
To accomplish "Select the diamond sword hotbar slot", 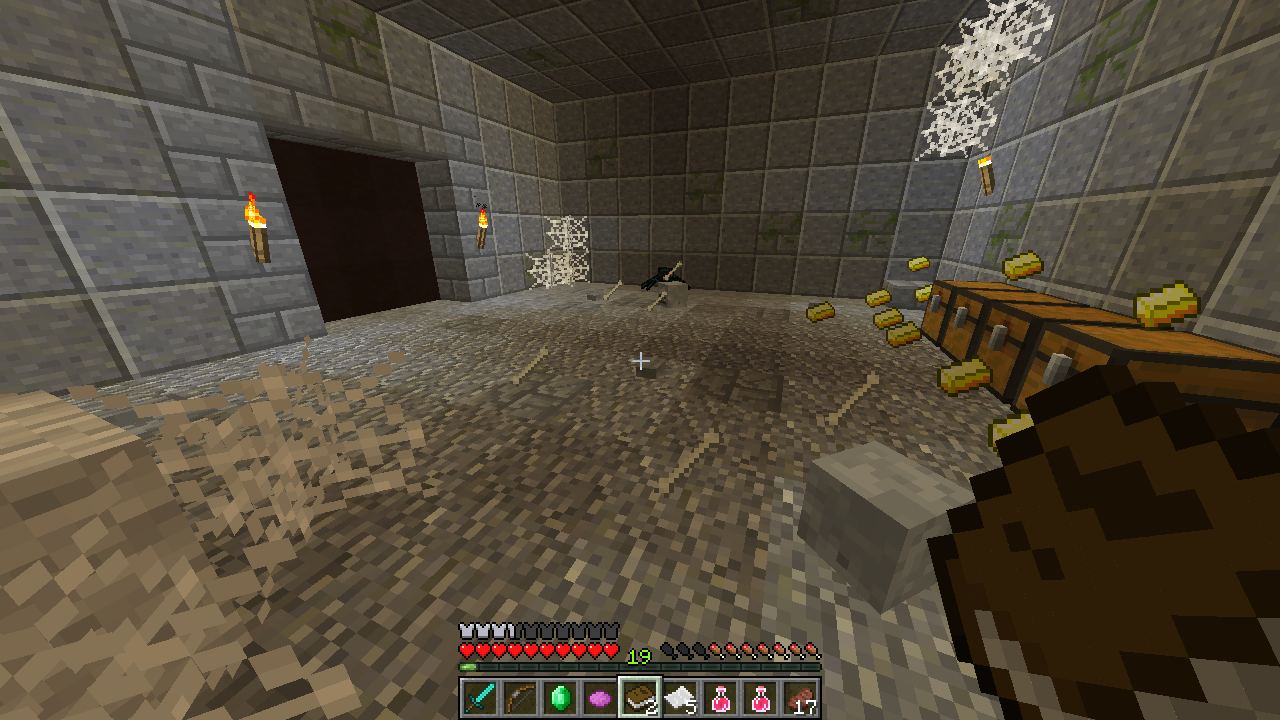I will pos(479,697).
